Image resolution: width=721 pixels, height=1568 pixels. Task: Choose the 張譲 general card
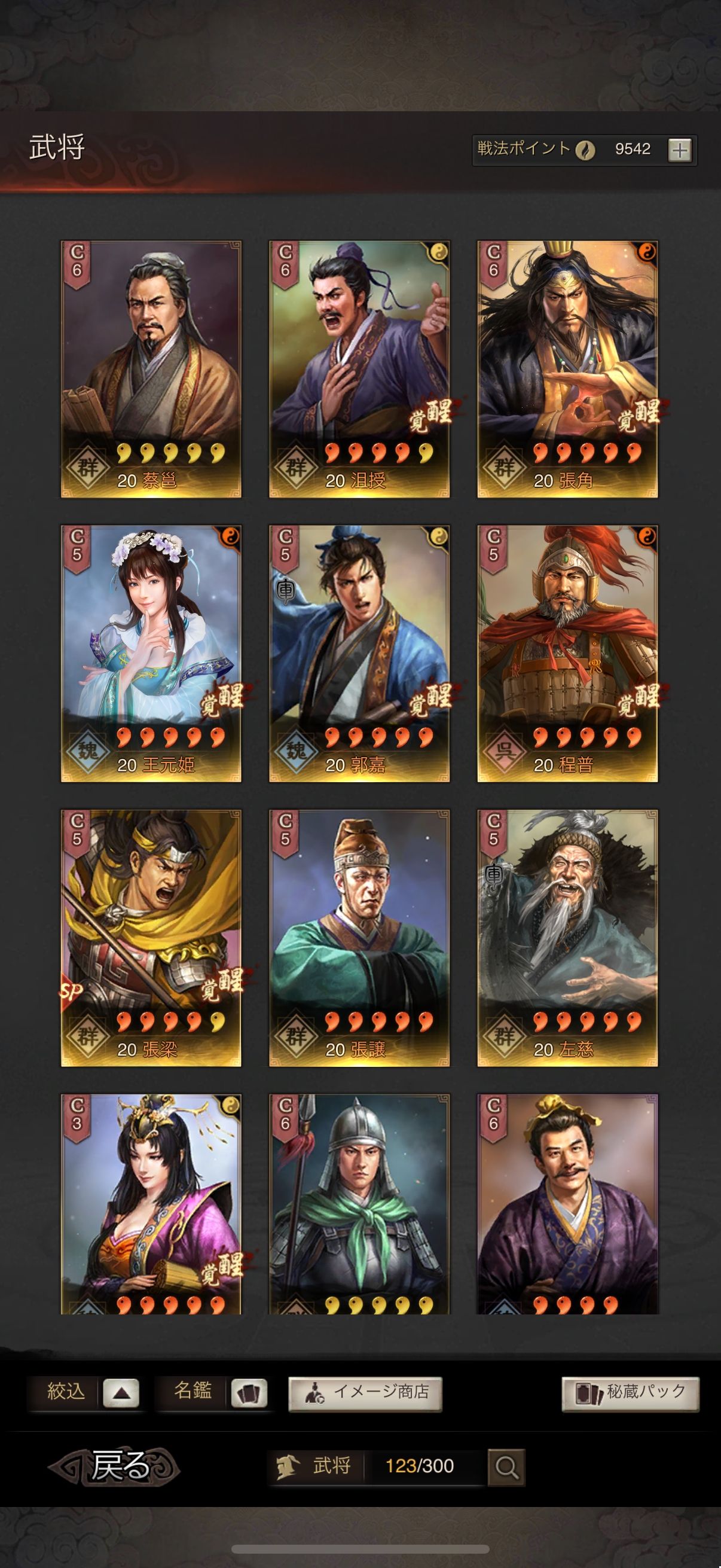coord(359,938)
